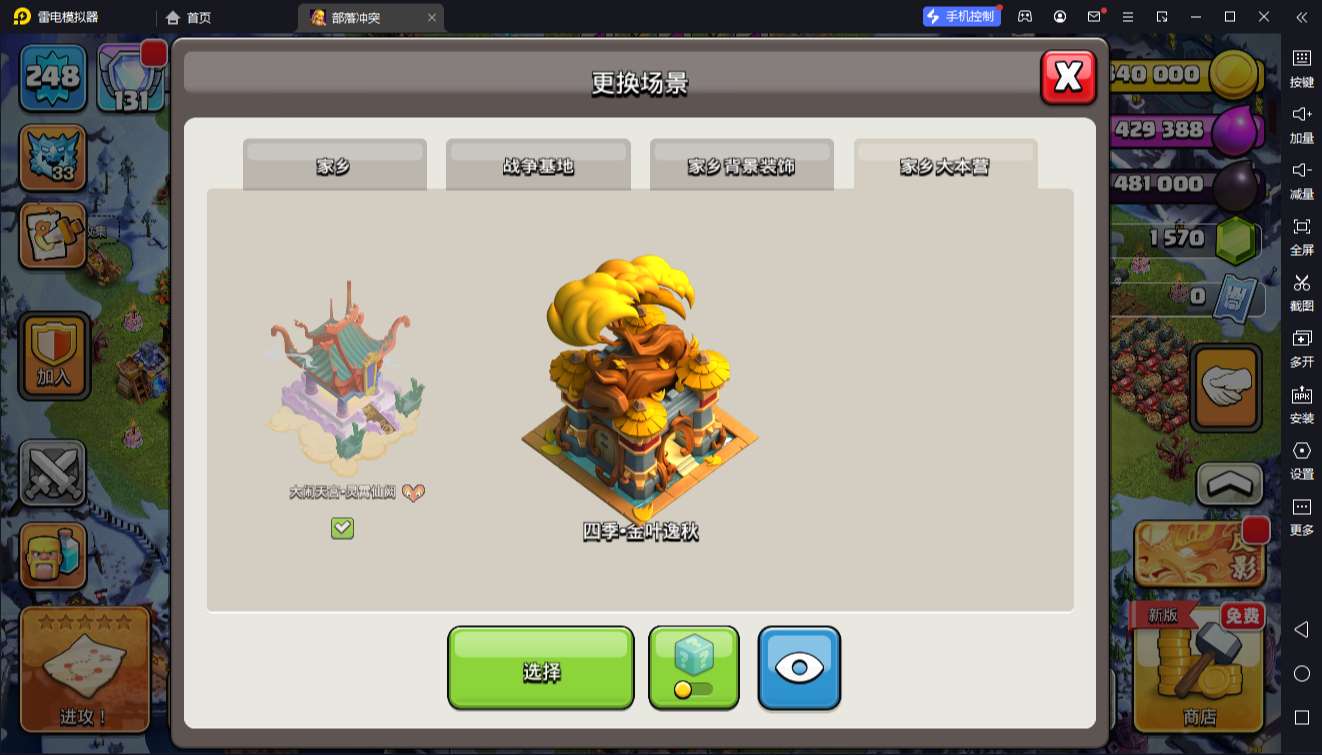The image size is (1322, 755).
Task: Click the crossed swords icon
Action: click(53, 473)
